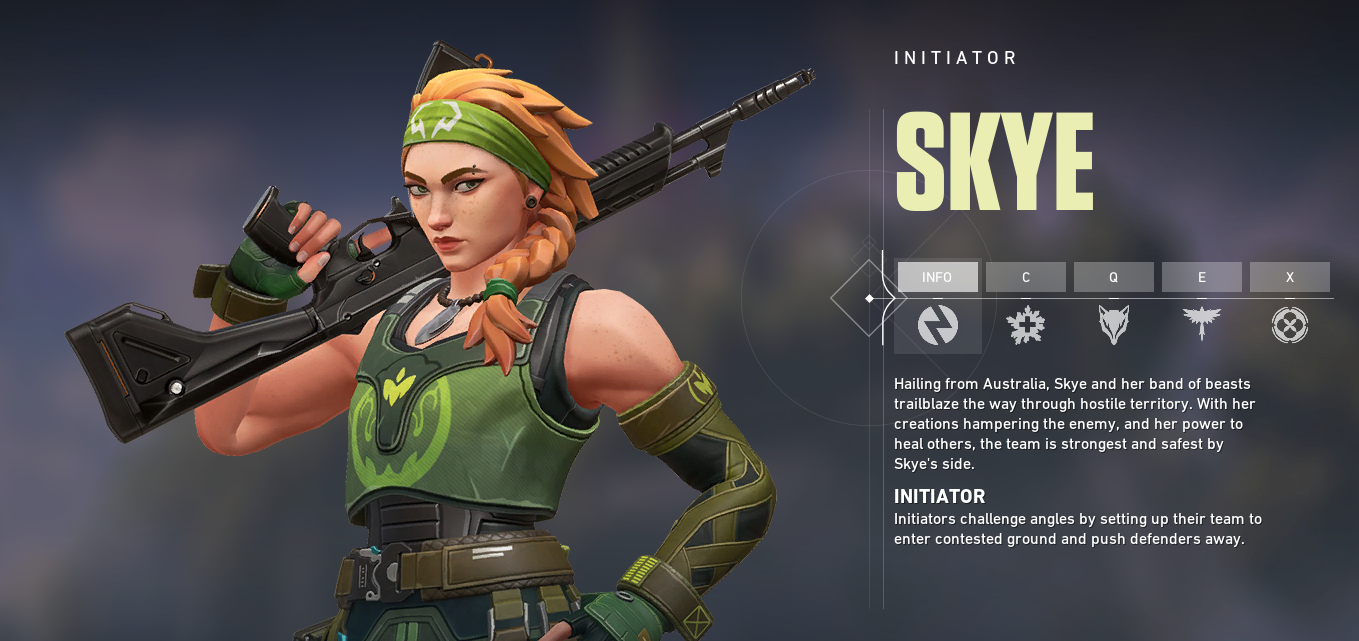Open the Seekers ultimate ability icon
Screen dimensions: 1359x641
pyautogui.click(x=1289, y=326)
